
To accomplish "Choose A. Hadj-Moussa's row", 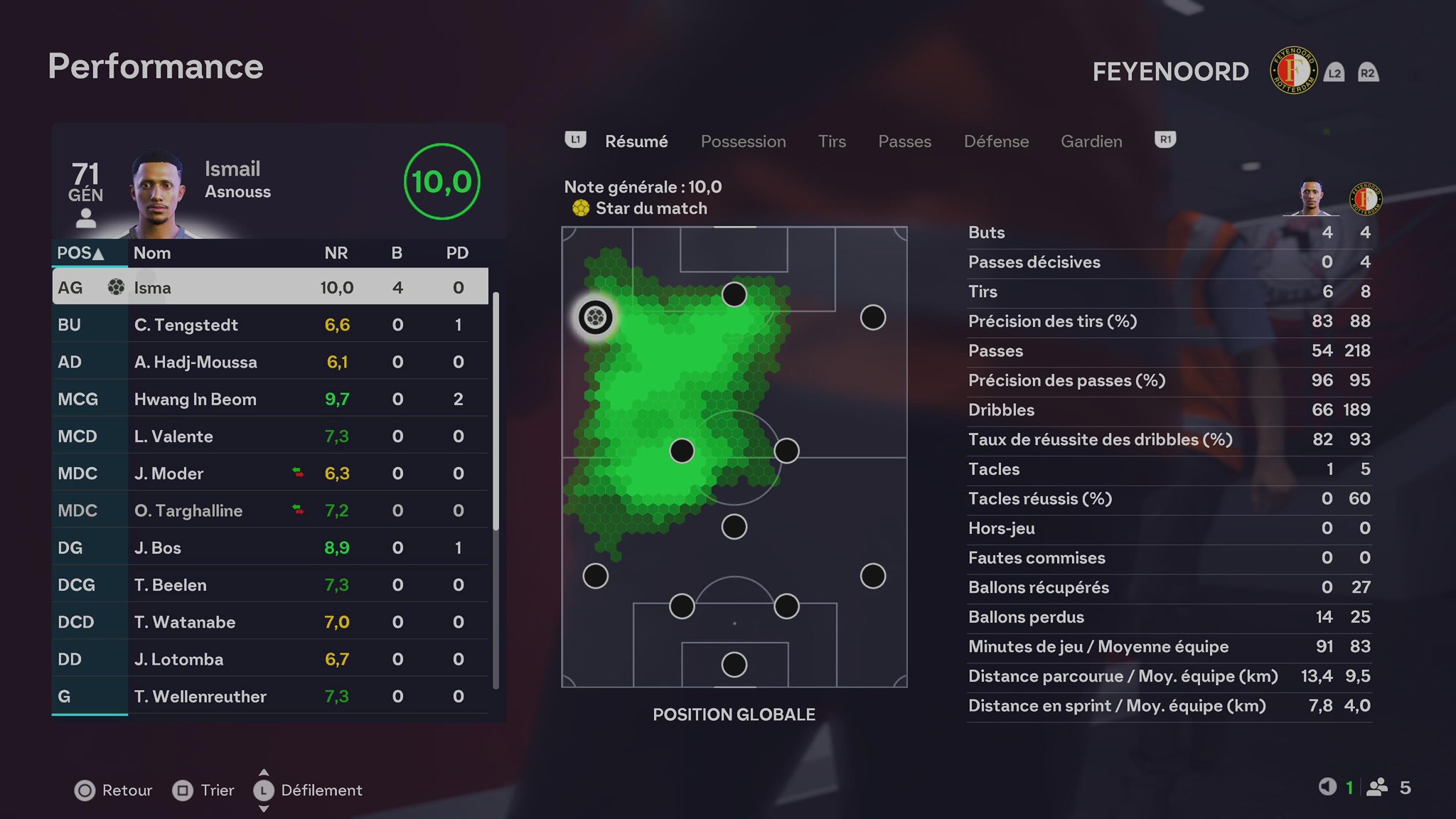I will [270, 362].
